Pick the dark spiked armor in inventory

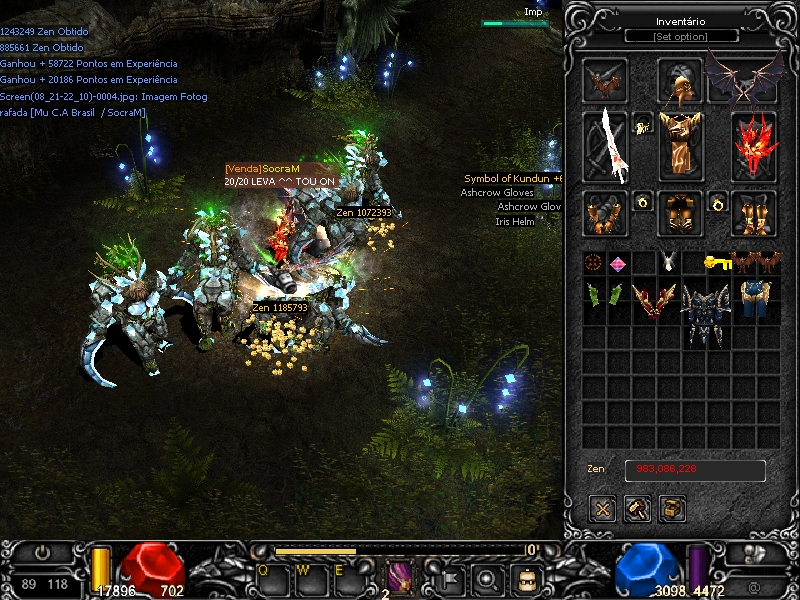pyautogui.click(x=706, y=313)
